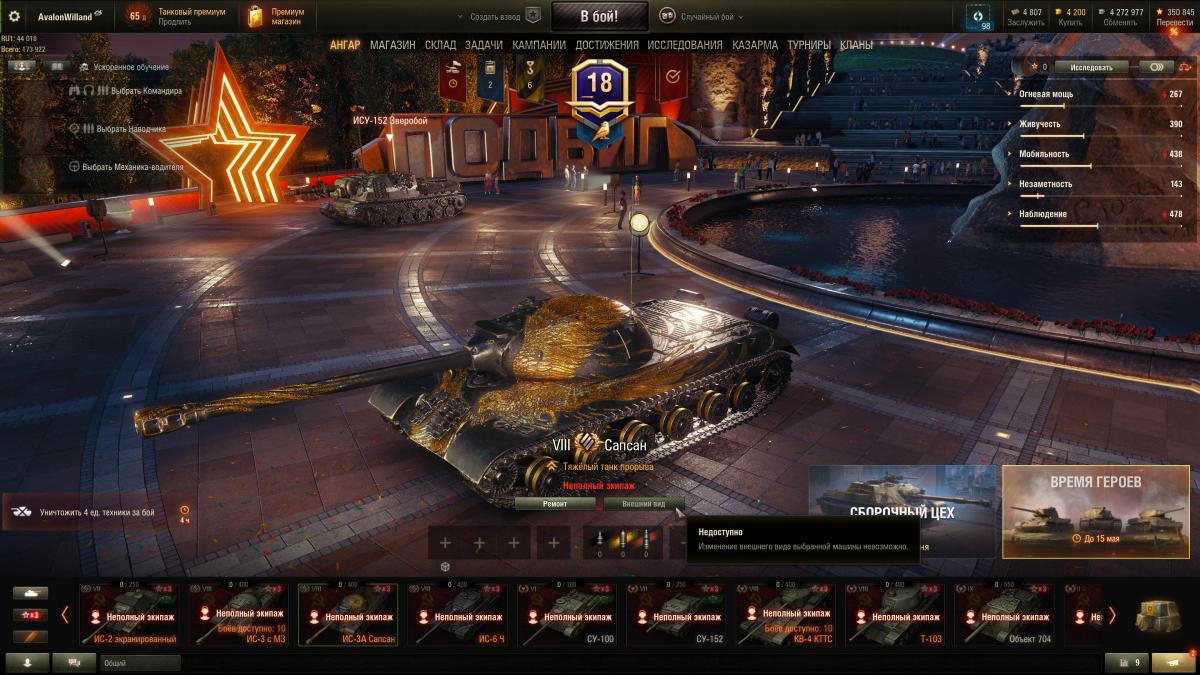Open the Сборочный цех banner

902,510
